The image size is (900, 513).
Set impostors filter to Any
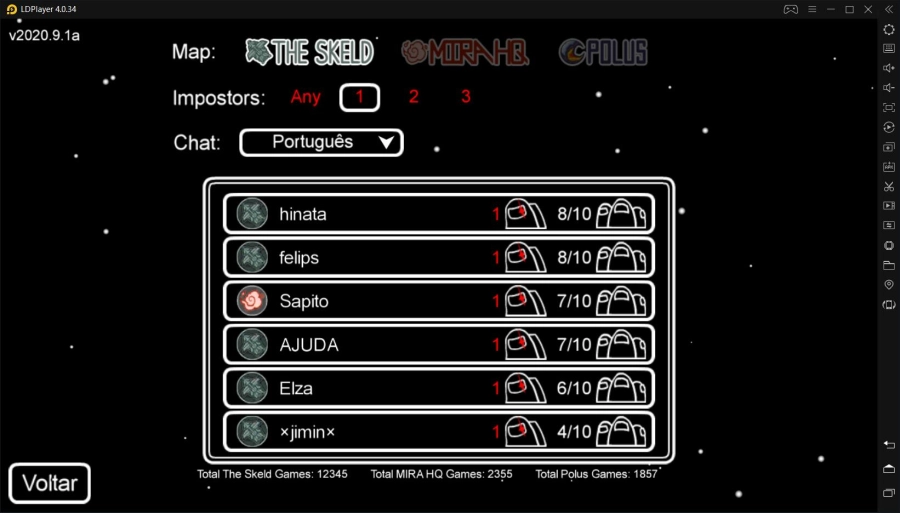(305, 97)
